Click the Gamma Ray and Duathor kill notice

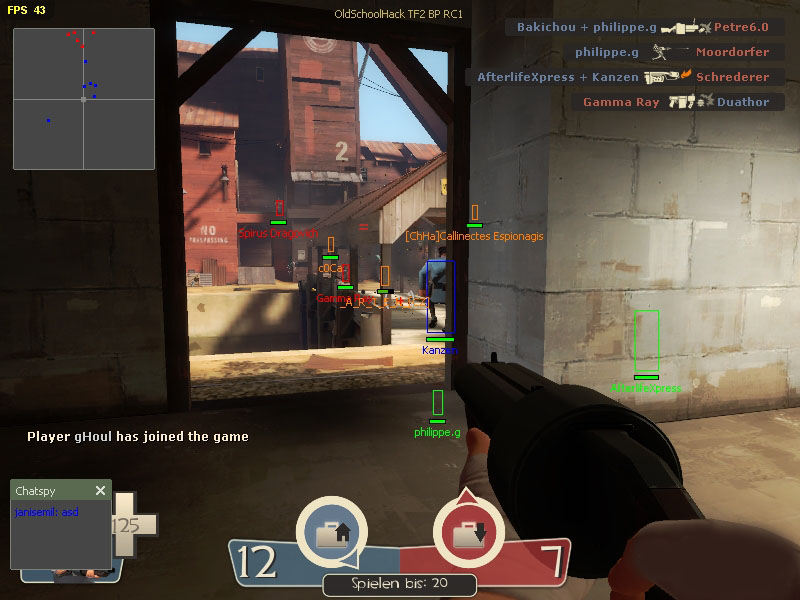[x=677, y=102]
